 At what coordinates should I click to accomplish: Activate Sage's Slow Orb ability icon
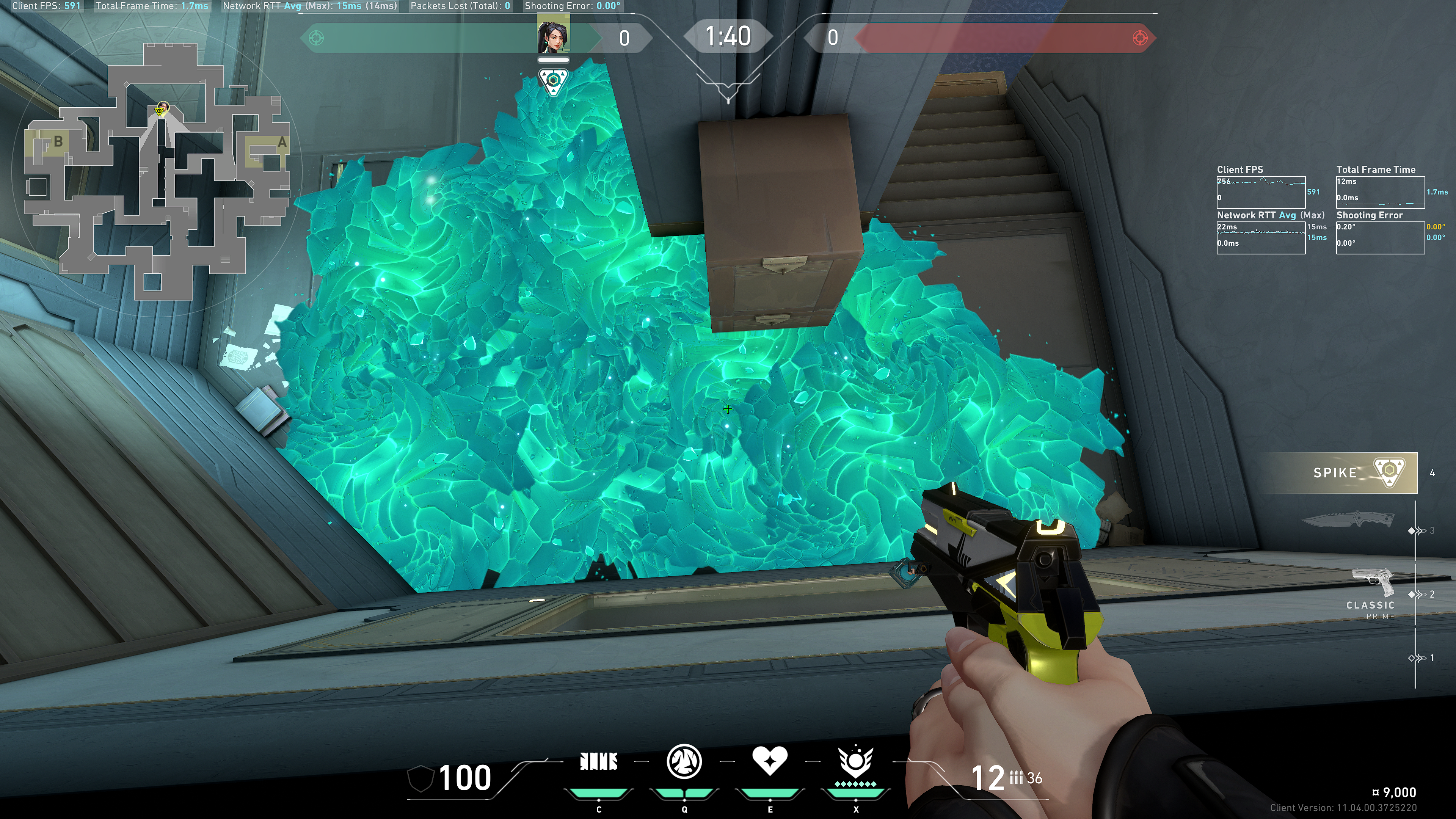point(684,761)
